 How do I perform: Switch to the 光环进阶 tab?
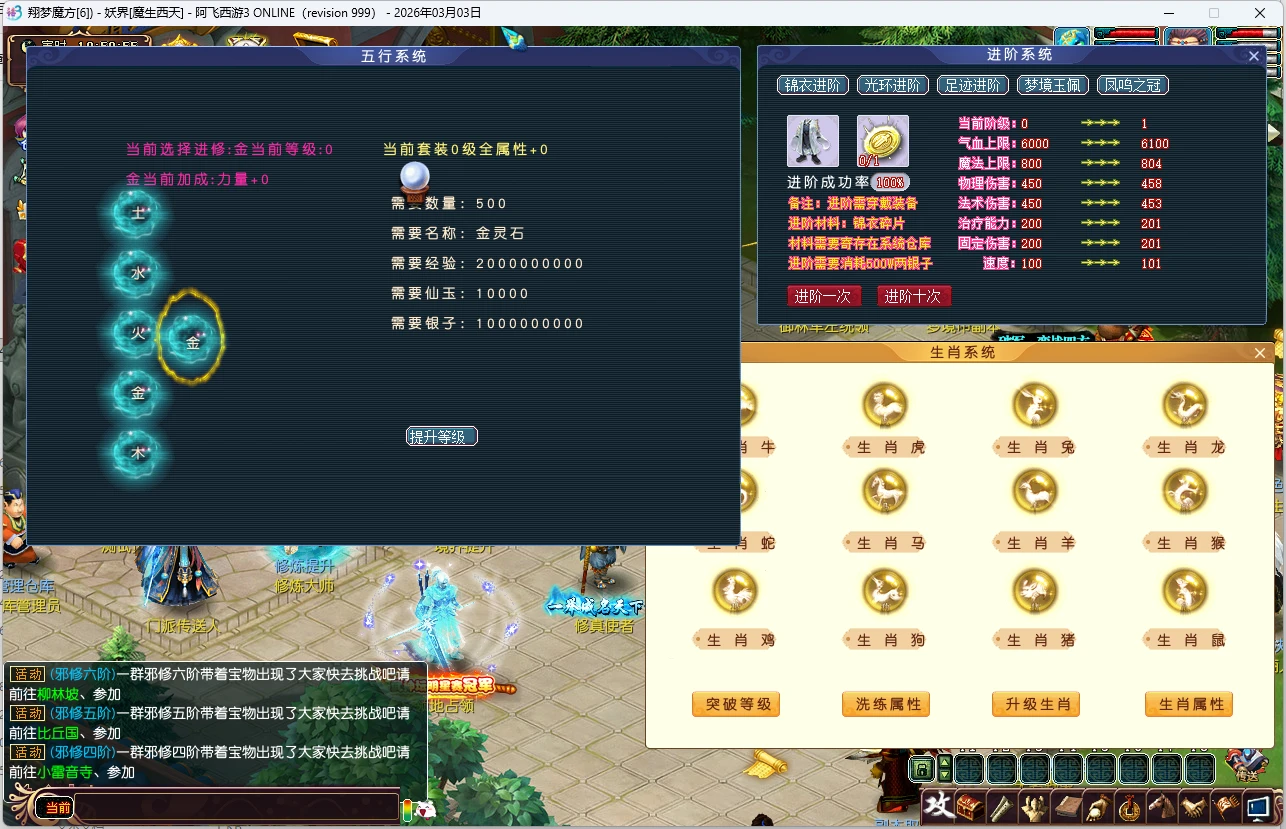click(891, 85)
